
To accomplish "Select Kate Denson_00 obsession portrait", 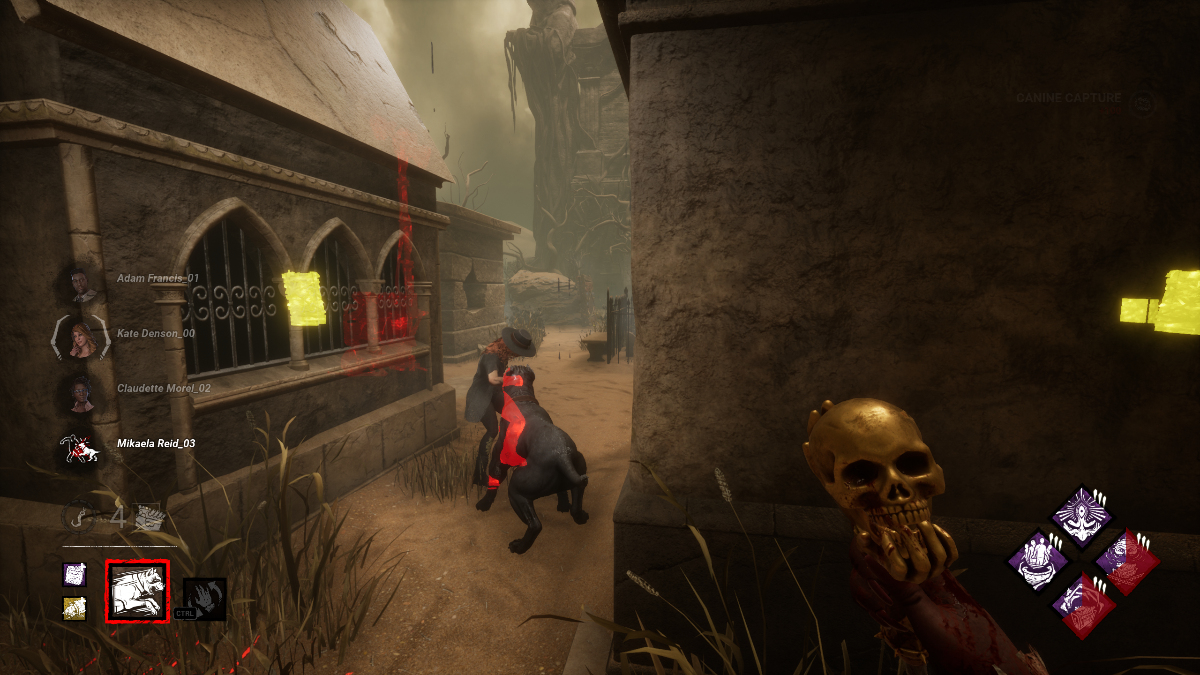I will [x=80, y=339].
